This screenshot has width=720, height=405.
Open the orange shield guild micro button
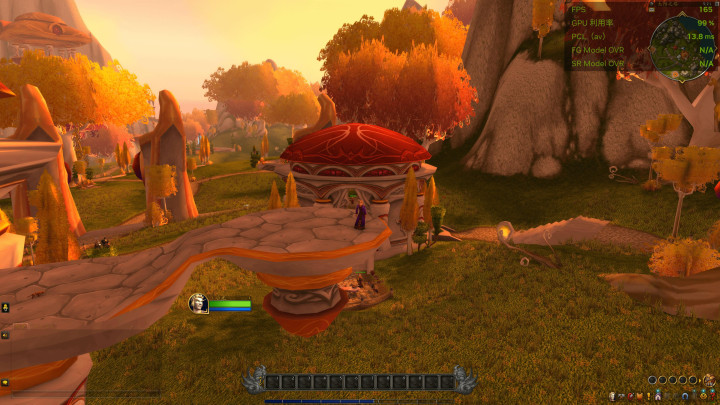(640, 396)
